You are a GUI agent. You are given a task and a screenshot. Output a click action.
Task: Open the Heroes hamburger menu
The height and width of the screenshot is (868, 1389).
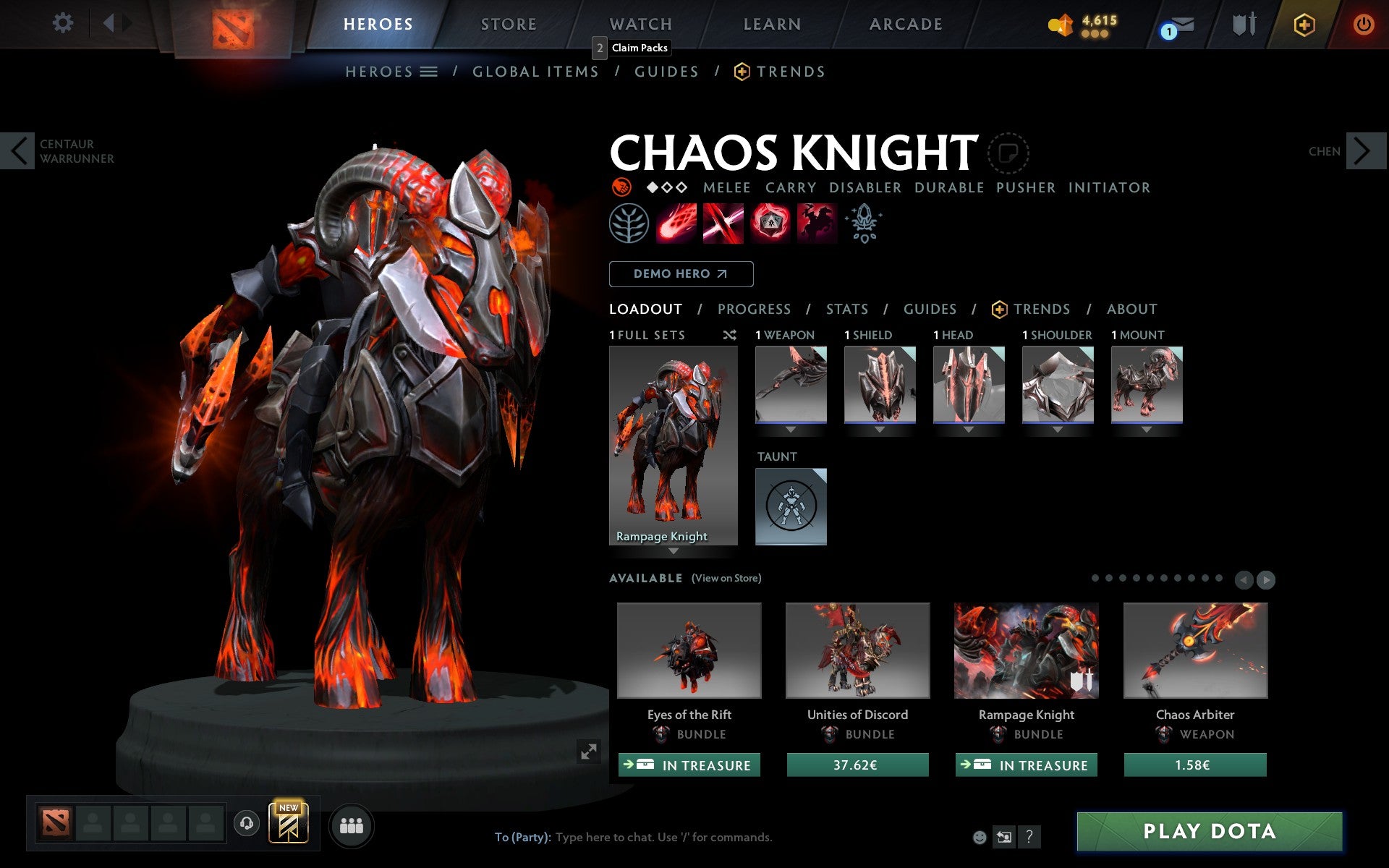point(429,72)
